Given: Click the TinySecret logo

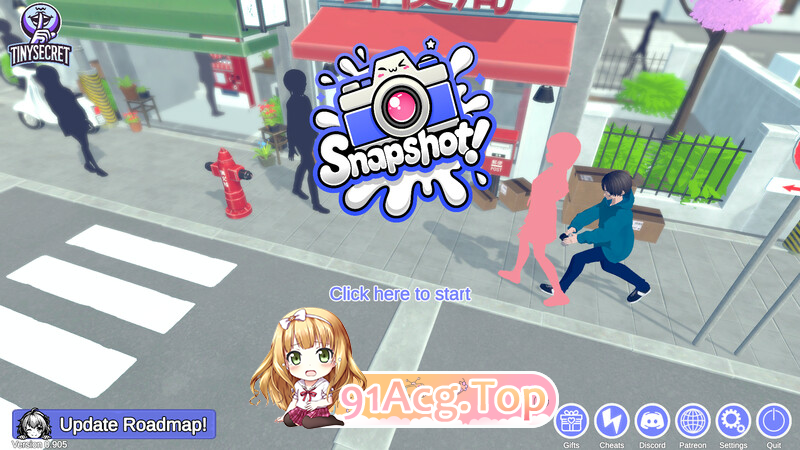Looking at the screenshot, I should tap(40, 35).
